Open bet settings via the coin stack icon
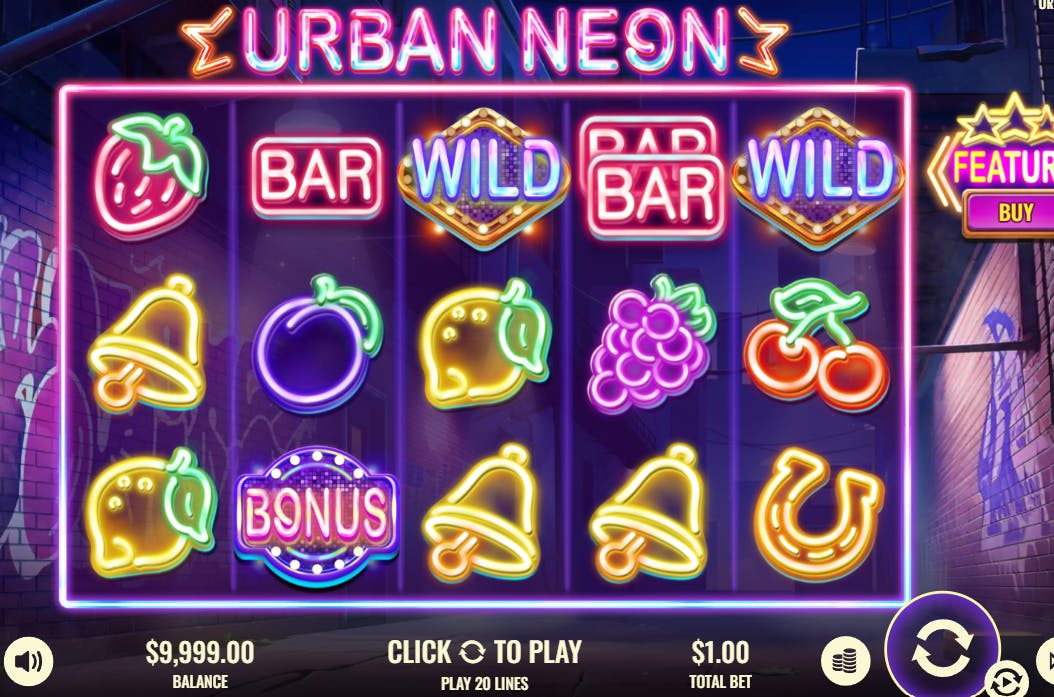The height and width of the screenshot is (697, 1054). [x=845, y=661]
